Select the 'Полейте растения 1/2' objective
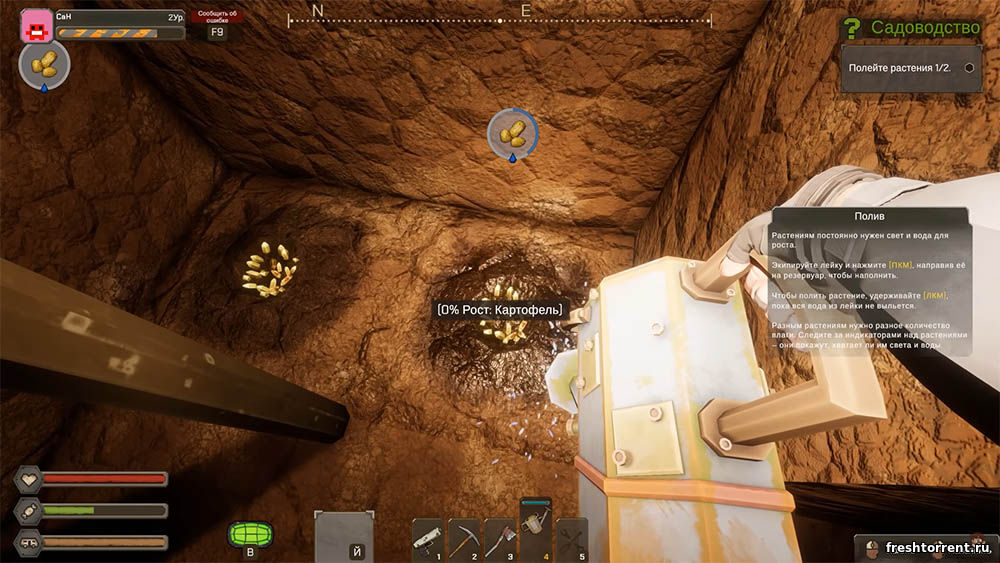The height and width of the screenshot is (563, 1000). click(910, 68)
